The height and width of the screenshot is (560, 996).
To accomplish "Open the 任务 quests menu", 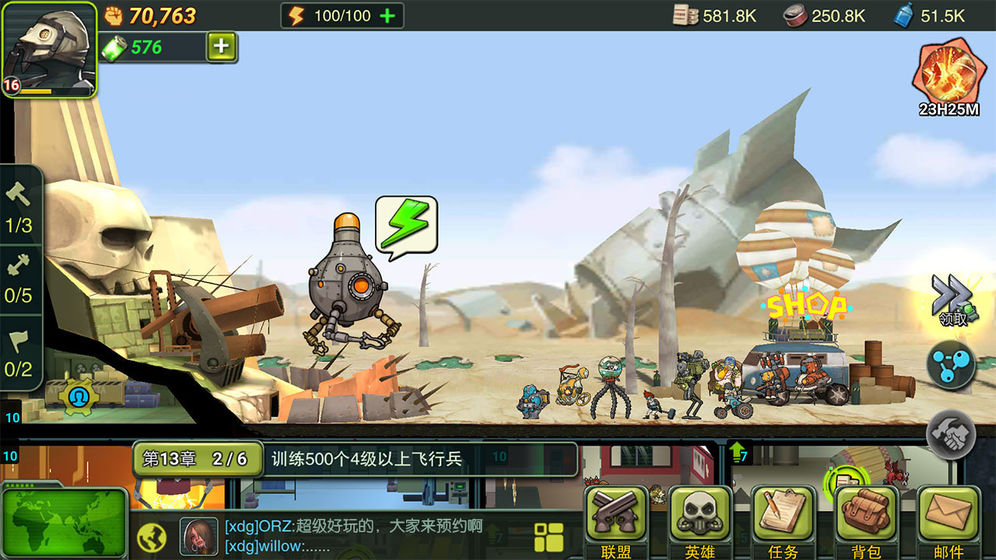I will (783, 521).
